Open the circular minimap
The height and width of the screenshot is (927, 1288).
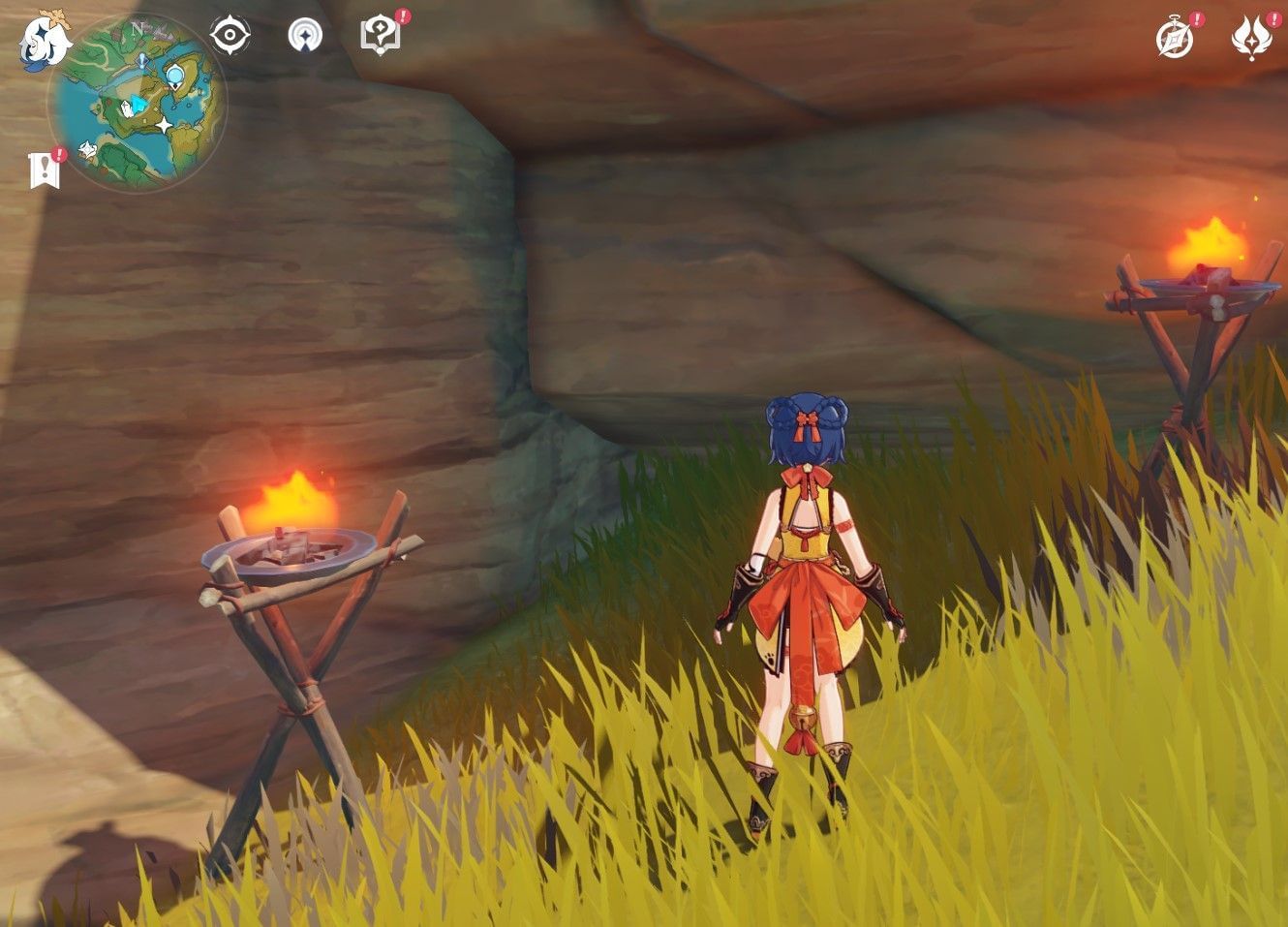pyautogui.click(x=138, y=104)
